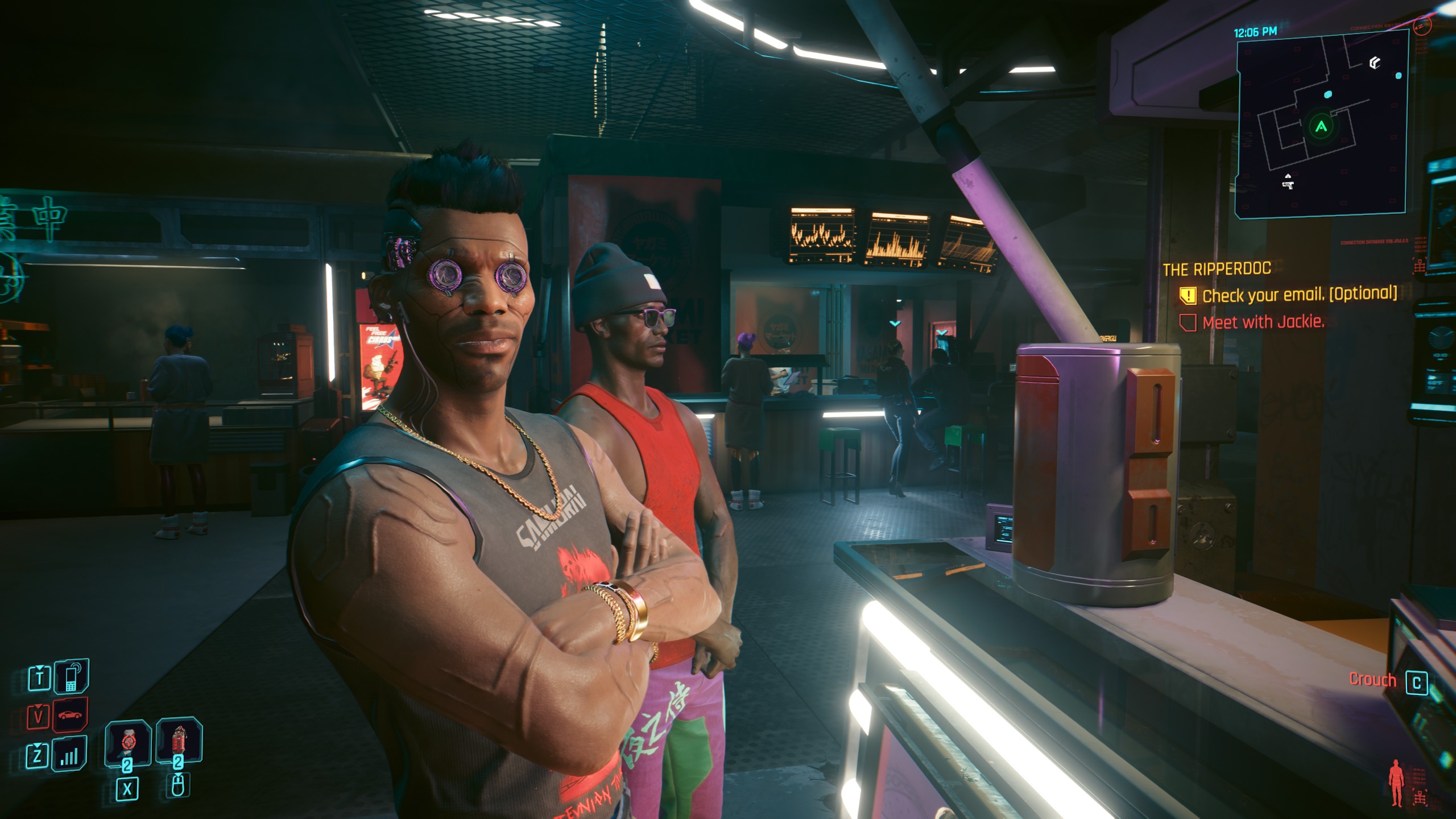The width and height of the screenshot is (1456, 819).
Task: Select the white cube marker on the minimap
Action: [1375, 63]
